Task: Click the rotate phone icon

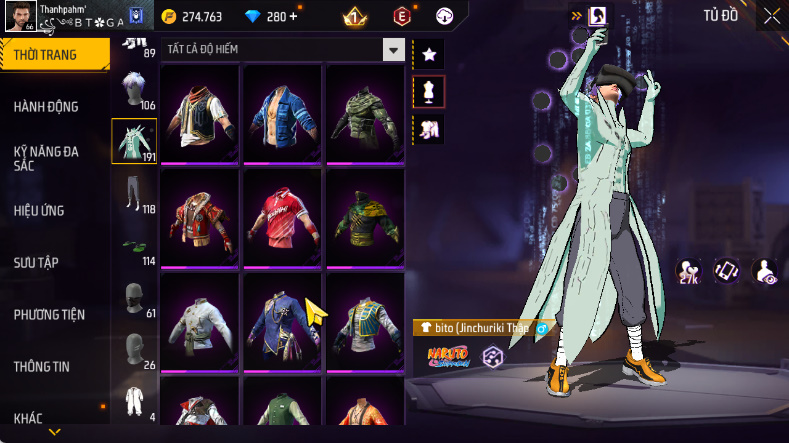Action: click(726, 270)
